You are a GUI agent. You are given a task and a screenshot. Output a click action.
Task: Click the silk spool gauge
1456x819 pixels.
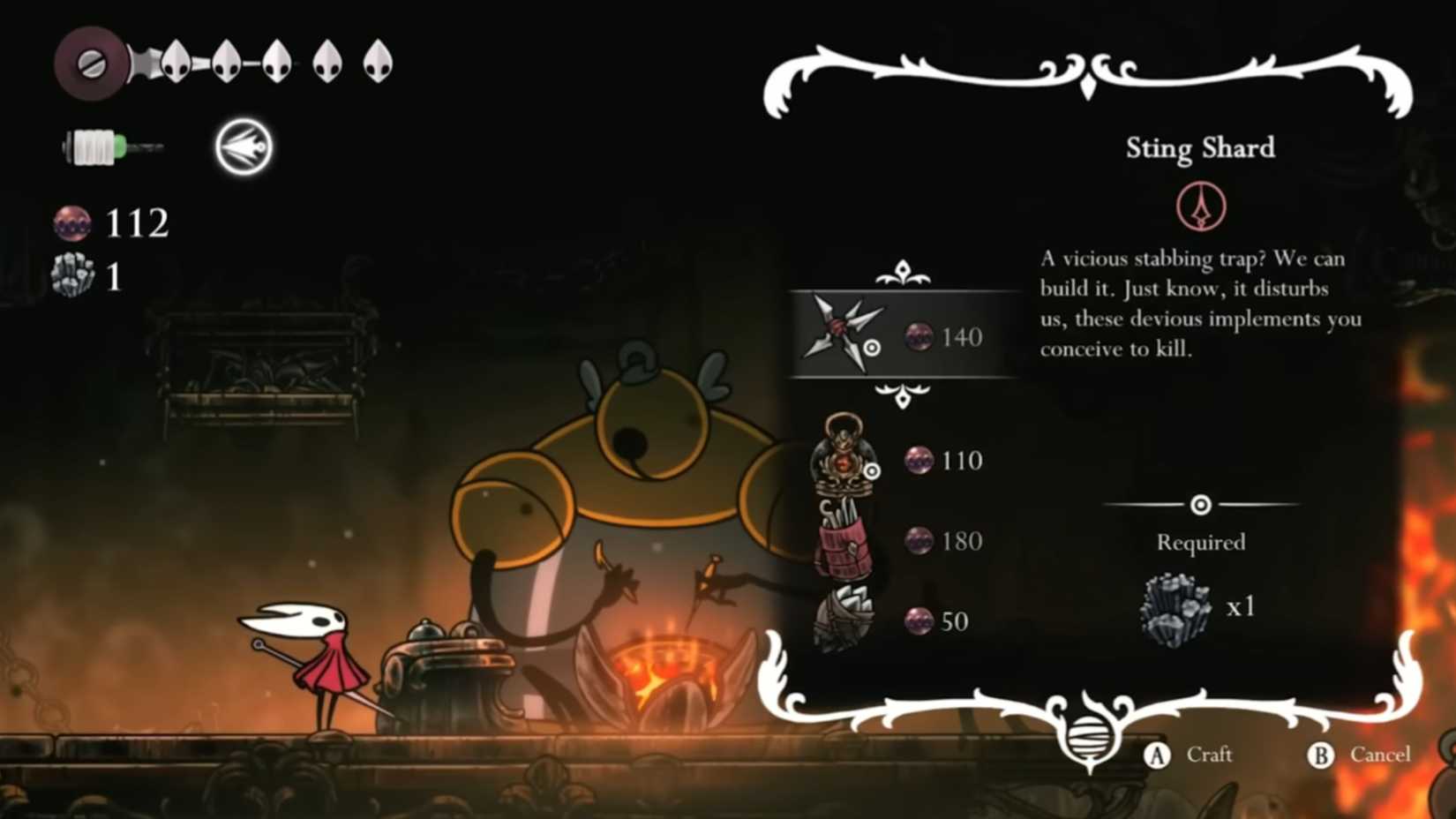[x=99, y=145]
